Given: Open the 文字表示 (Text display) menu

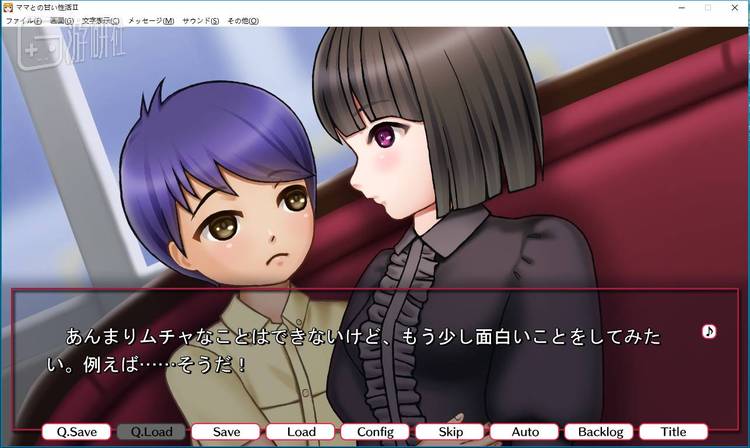Looking at the screenshot, I should coord(100,20).
